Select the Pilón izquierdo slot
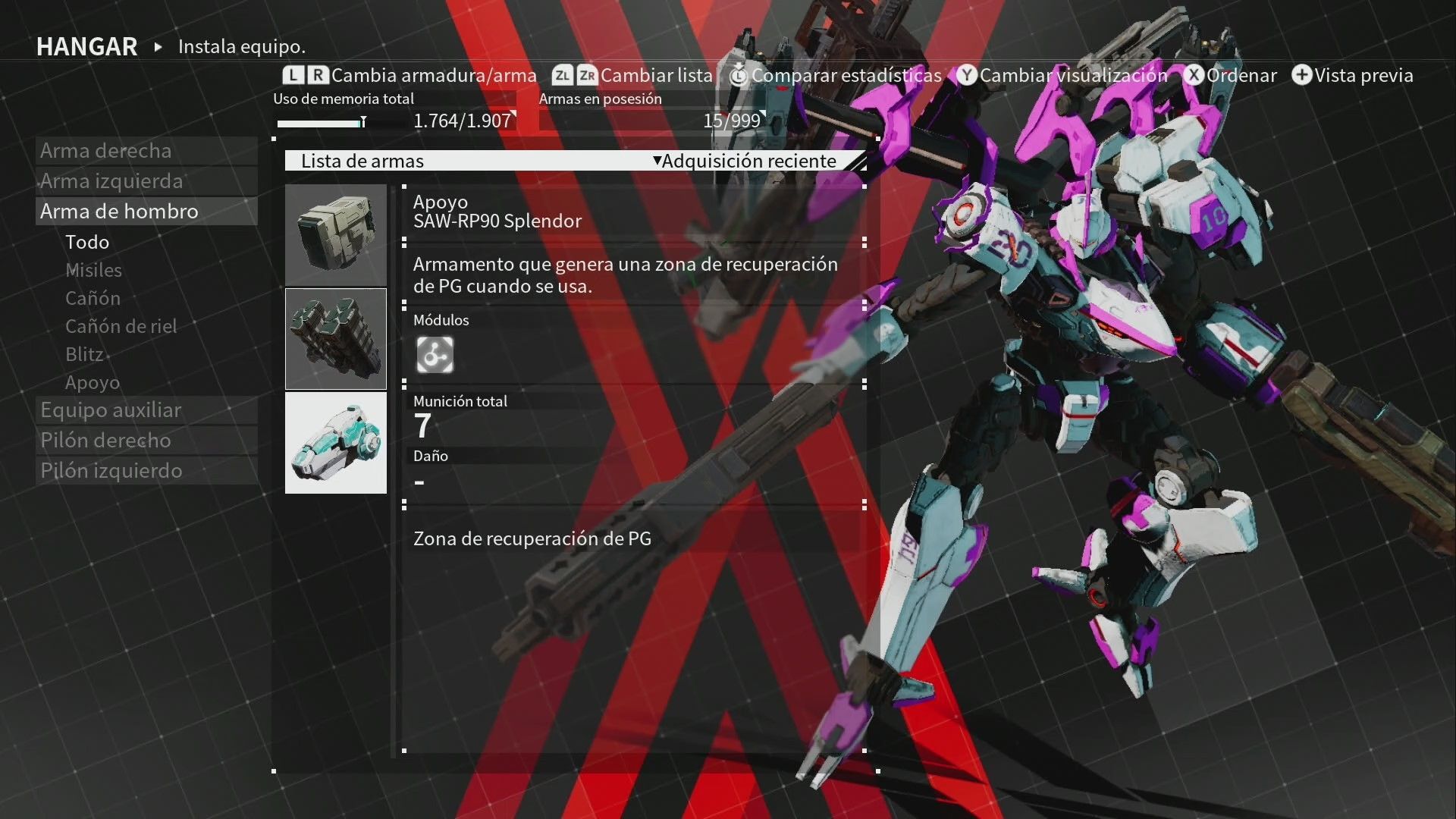This screenshot has height=819, width=1456. click(111, 471)
